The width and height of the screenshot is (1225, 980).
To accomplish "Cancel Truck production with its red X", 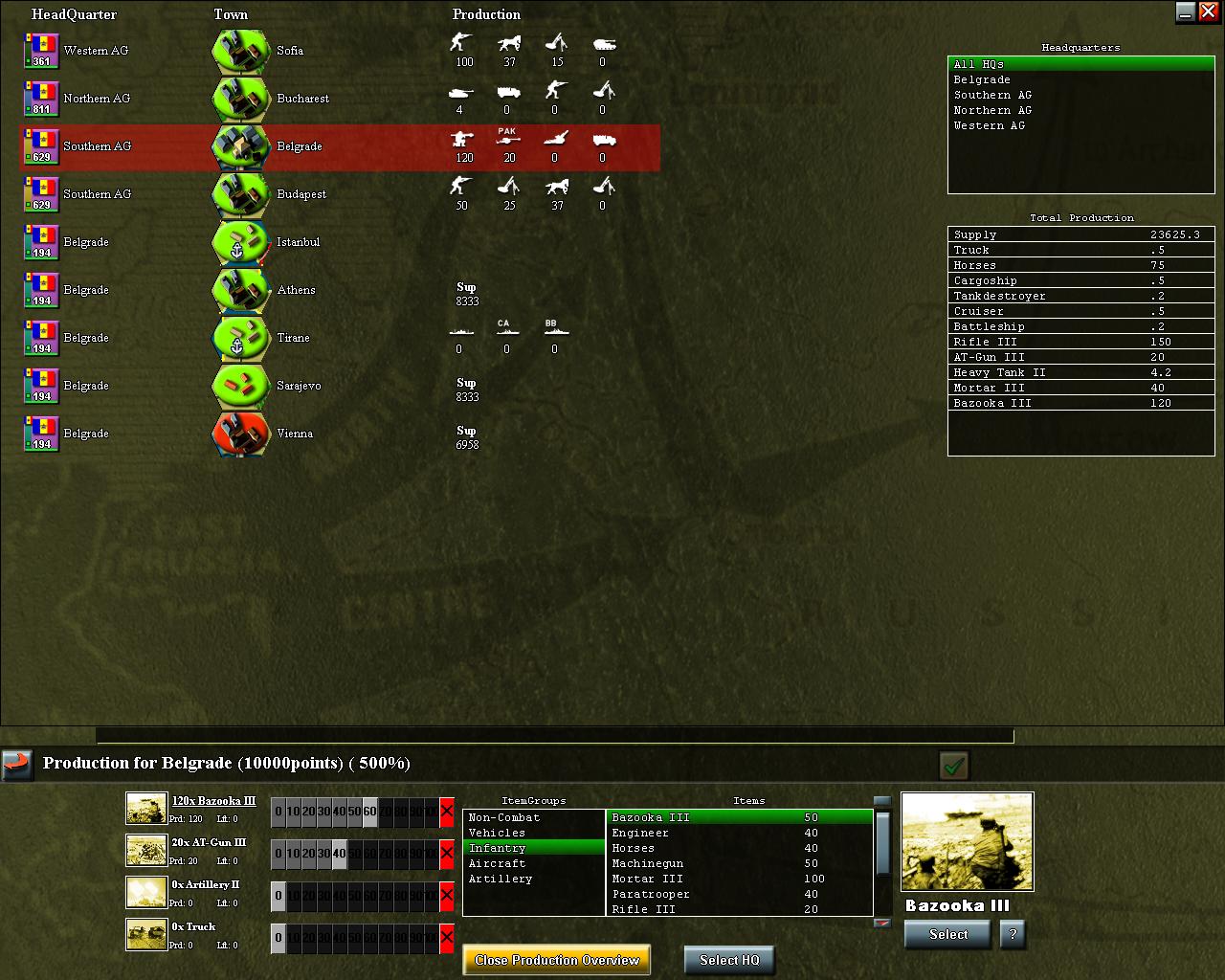I will pos(446,938).
